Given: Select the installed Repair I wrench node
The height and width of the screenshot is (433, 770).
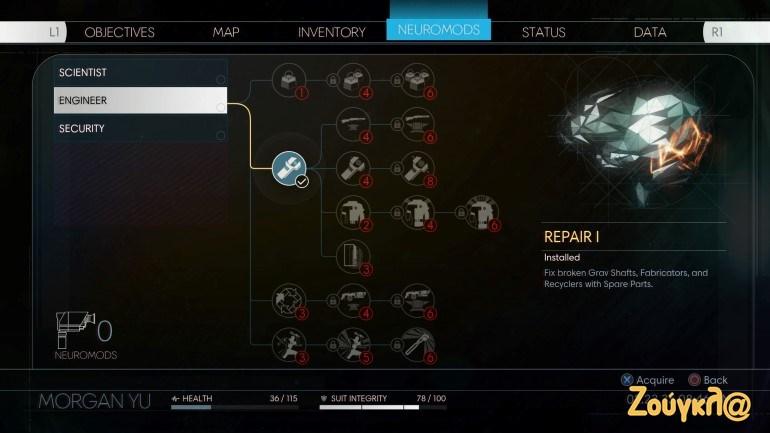Looking at the screenshot, I should (289, 167).
